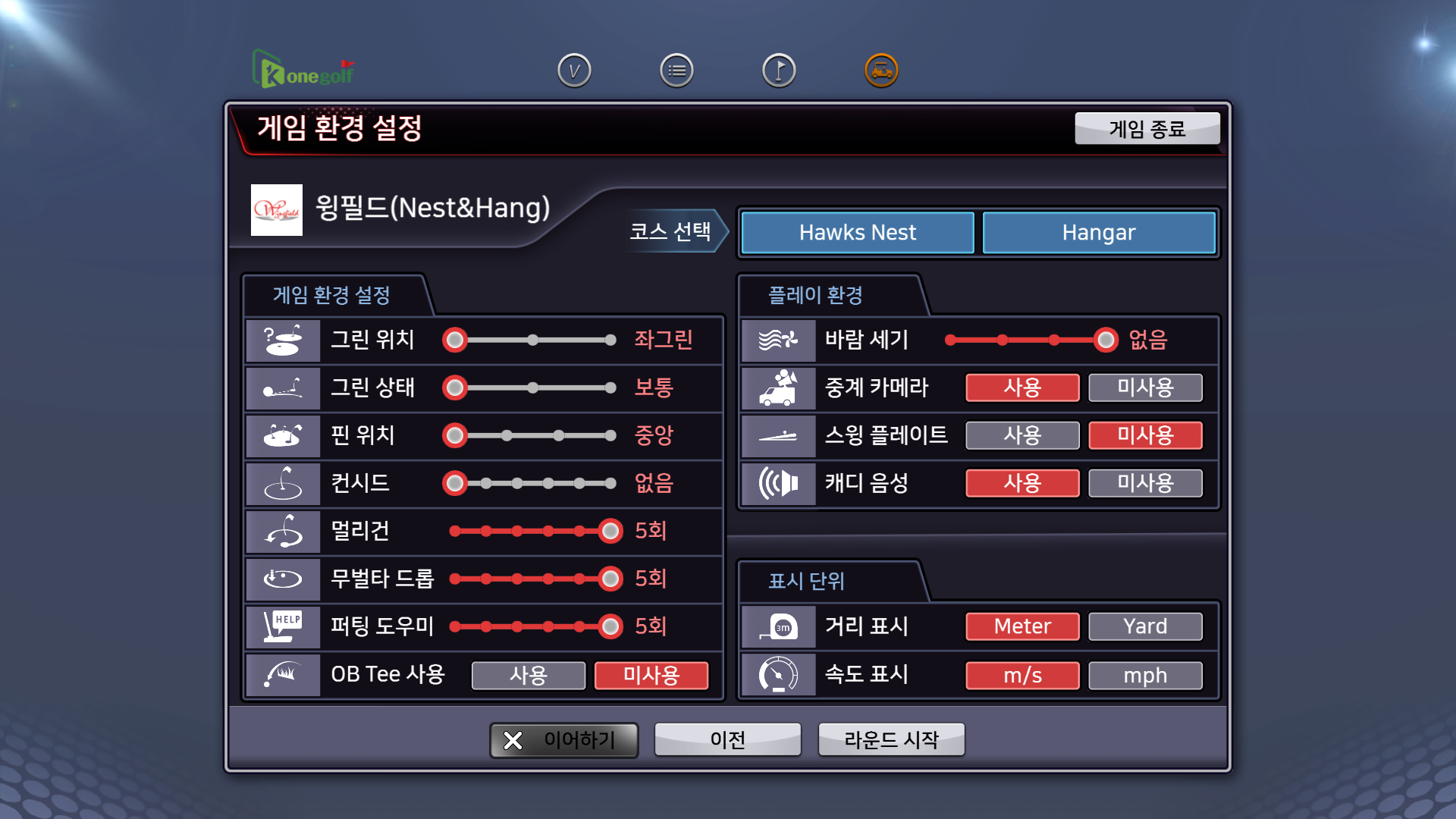The height and width of the screenshot is (819, 1456).
Task: Click the 라운드 시작 button
Action: (x=890, y=739)
